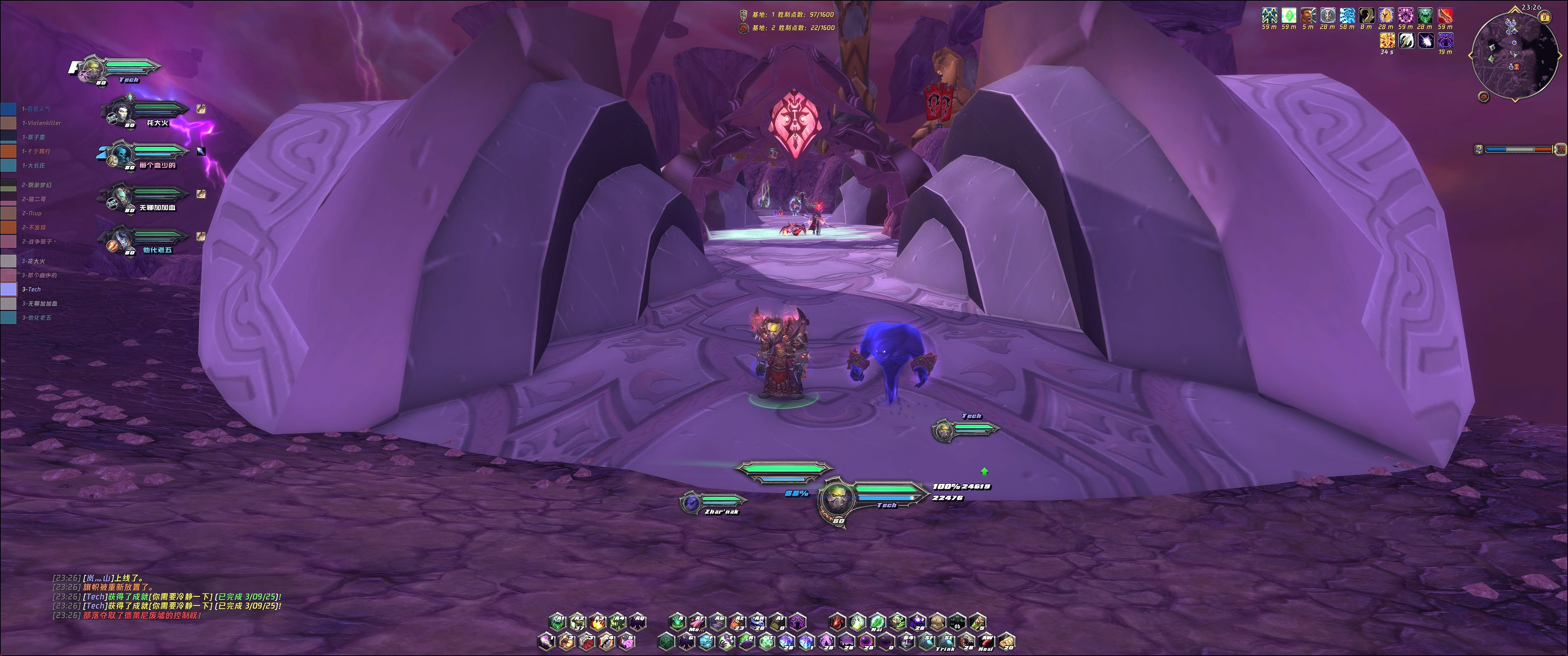Activate the action slot labeled Heal
1568x656 pixels.
pyautogui.click(x=987, y=641)
